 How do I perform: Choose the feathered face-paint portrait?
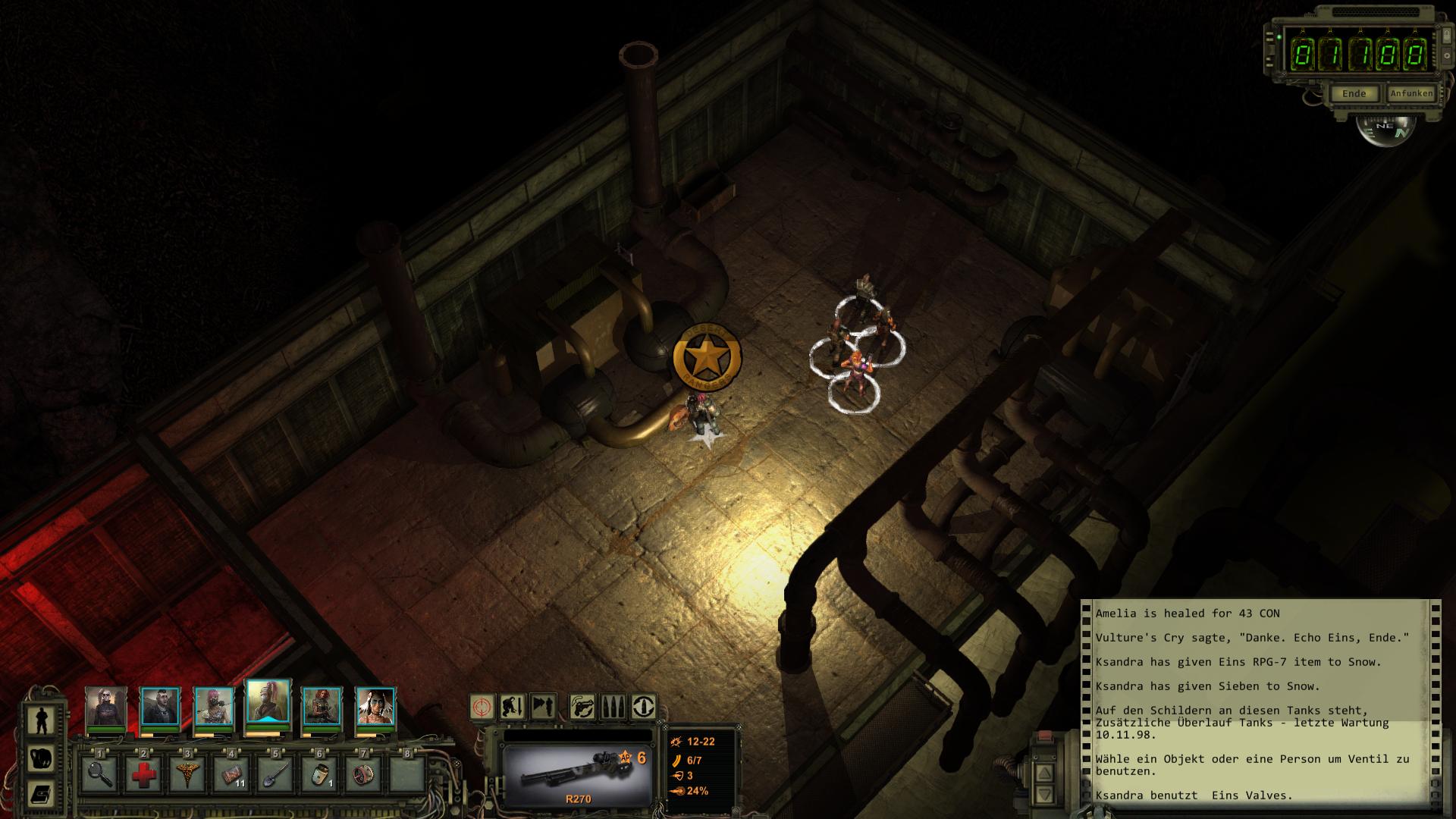pos(375,707)
